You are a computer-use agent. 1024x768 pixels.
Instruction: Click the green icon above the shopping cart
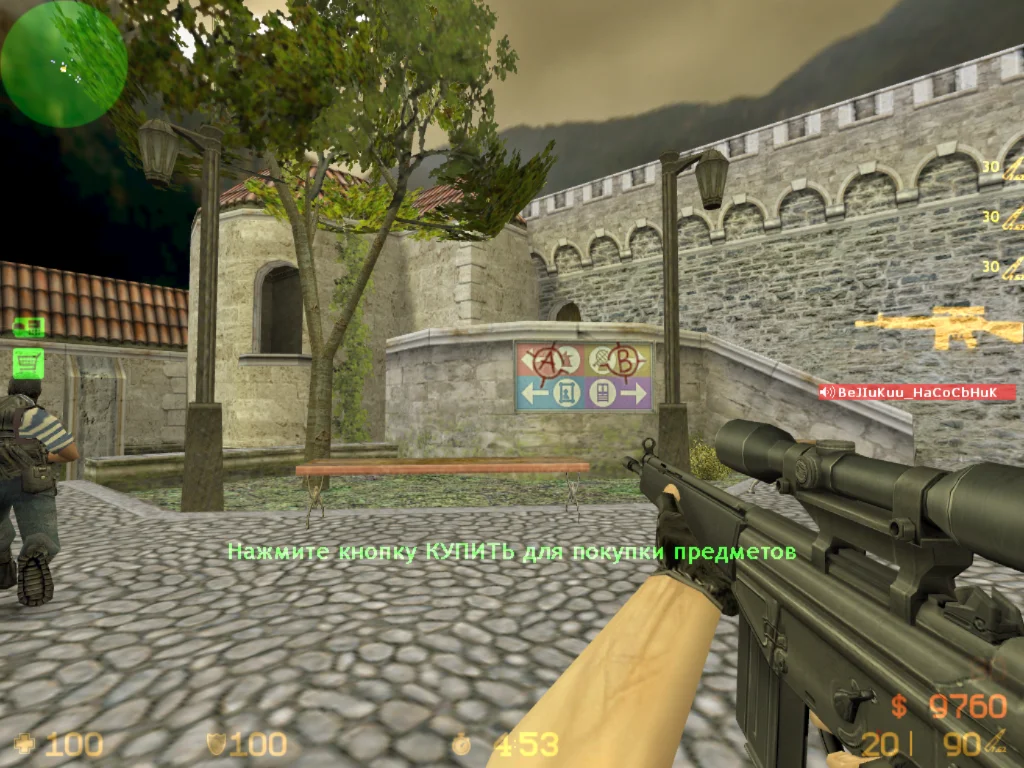click(27, 326)
